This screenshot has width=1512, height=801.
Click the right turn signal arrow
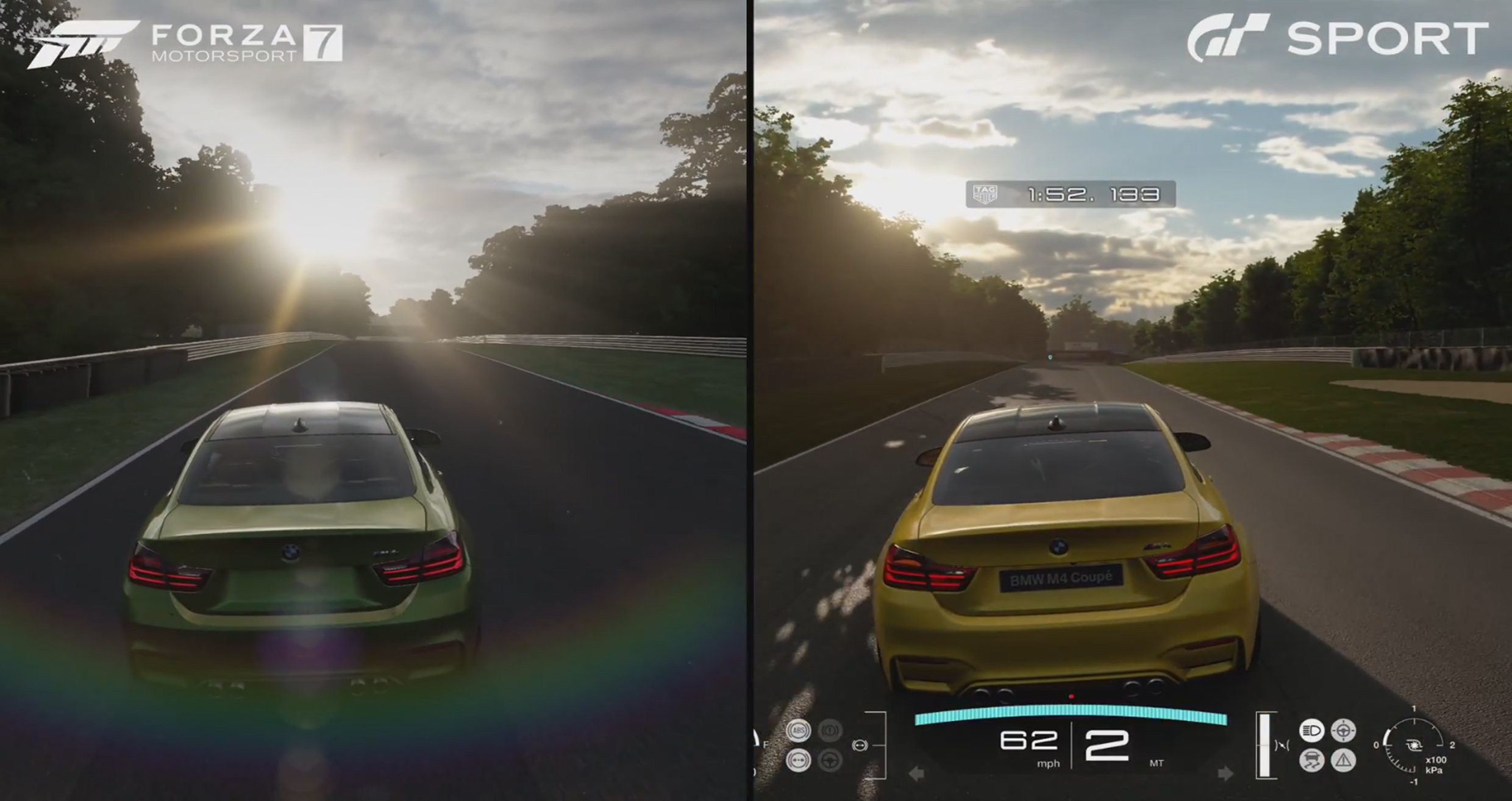coord(1225,774)
